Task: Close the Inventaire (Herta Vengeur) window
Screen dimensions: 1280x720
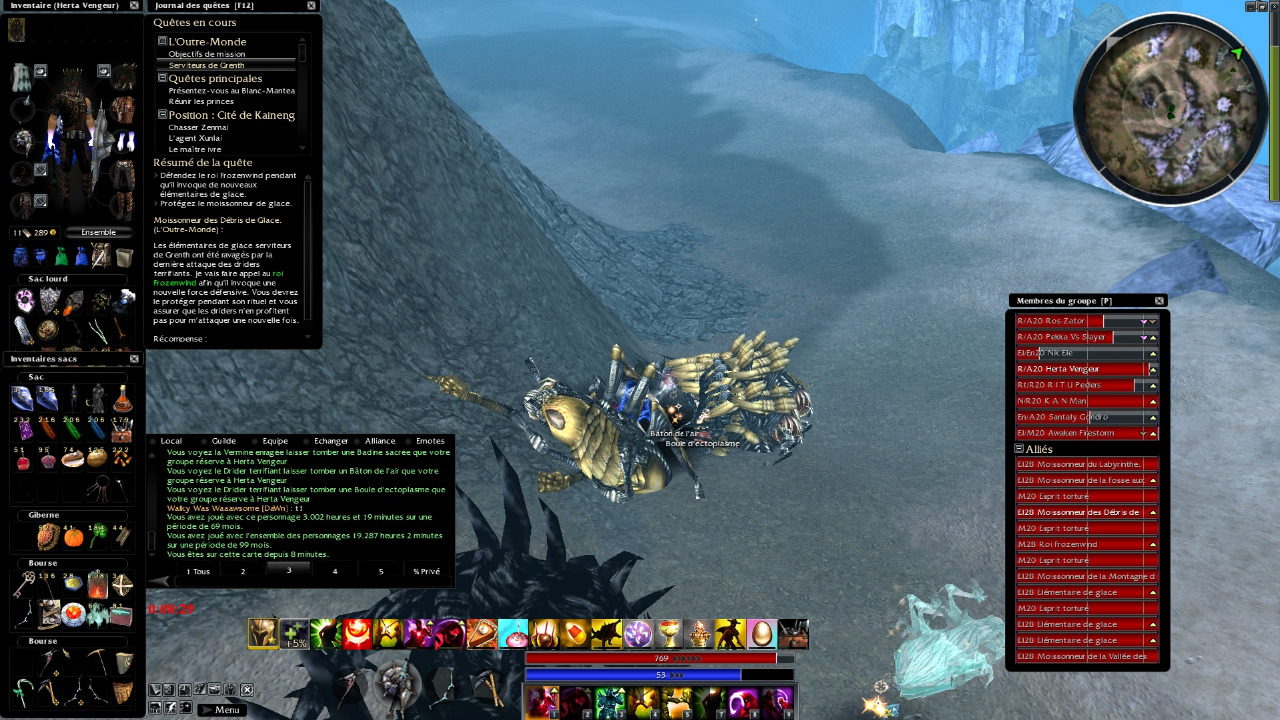Action: [x=135, y=5]
